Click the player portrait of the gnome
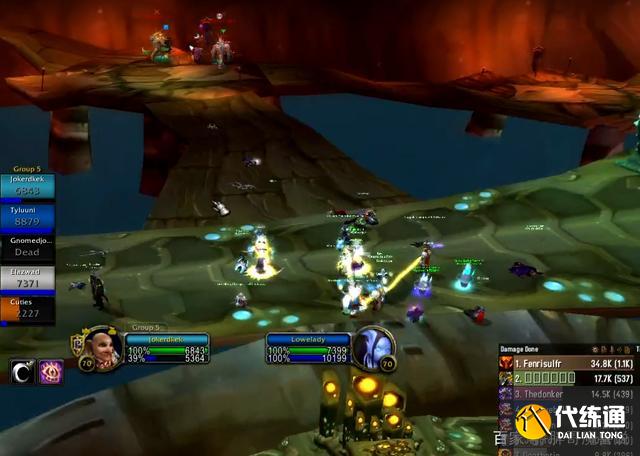Viewport: 640px width, 456px height. pyautogui.click(x=102, y=348)
